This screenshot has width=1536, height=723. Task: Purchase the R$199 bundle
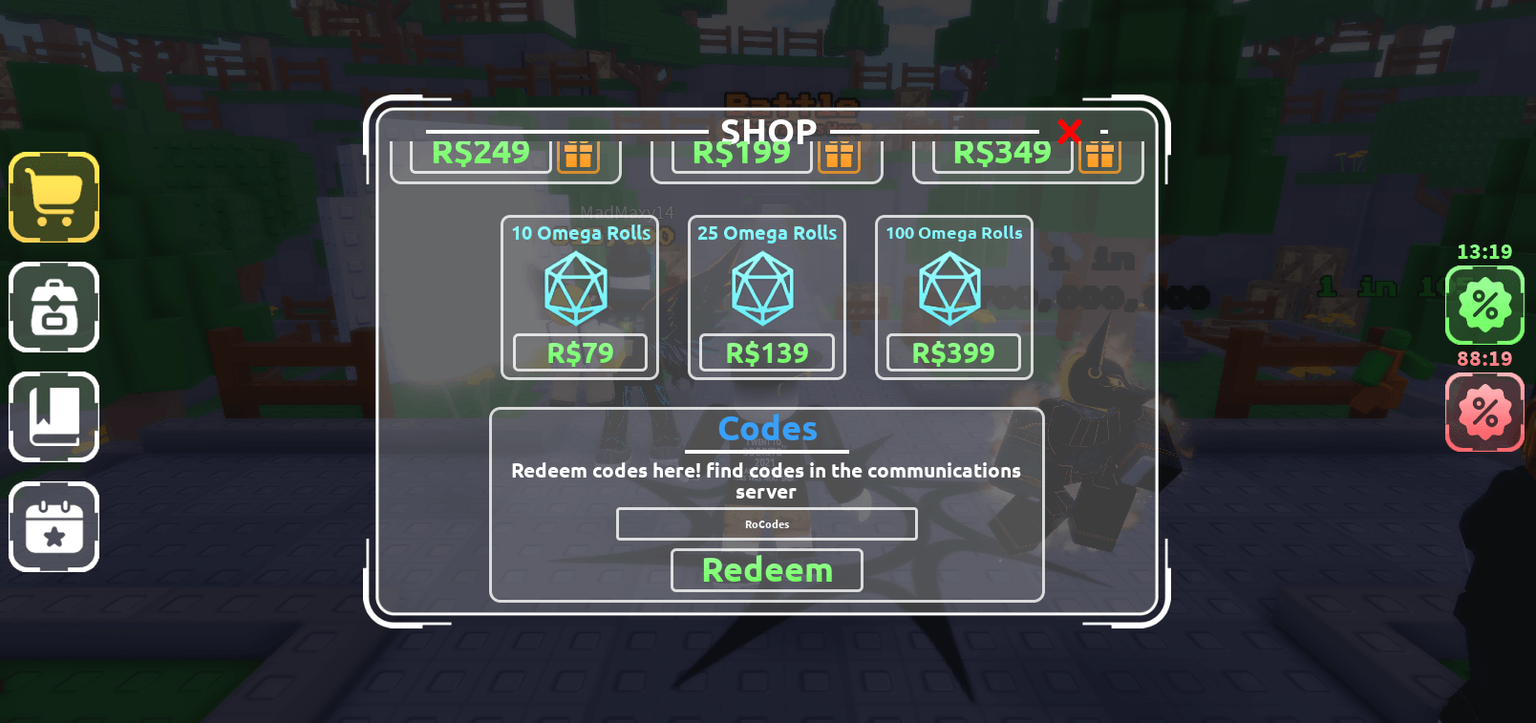click(x=744, y=151)
